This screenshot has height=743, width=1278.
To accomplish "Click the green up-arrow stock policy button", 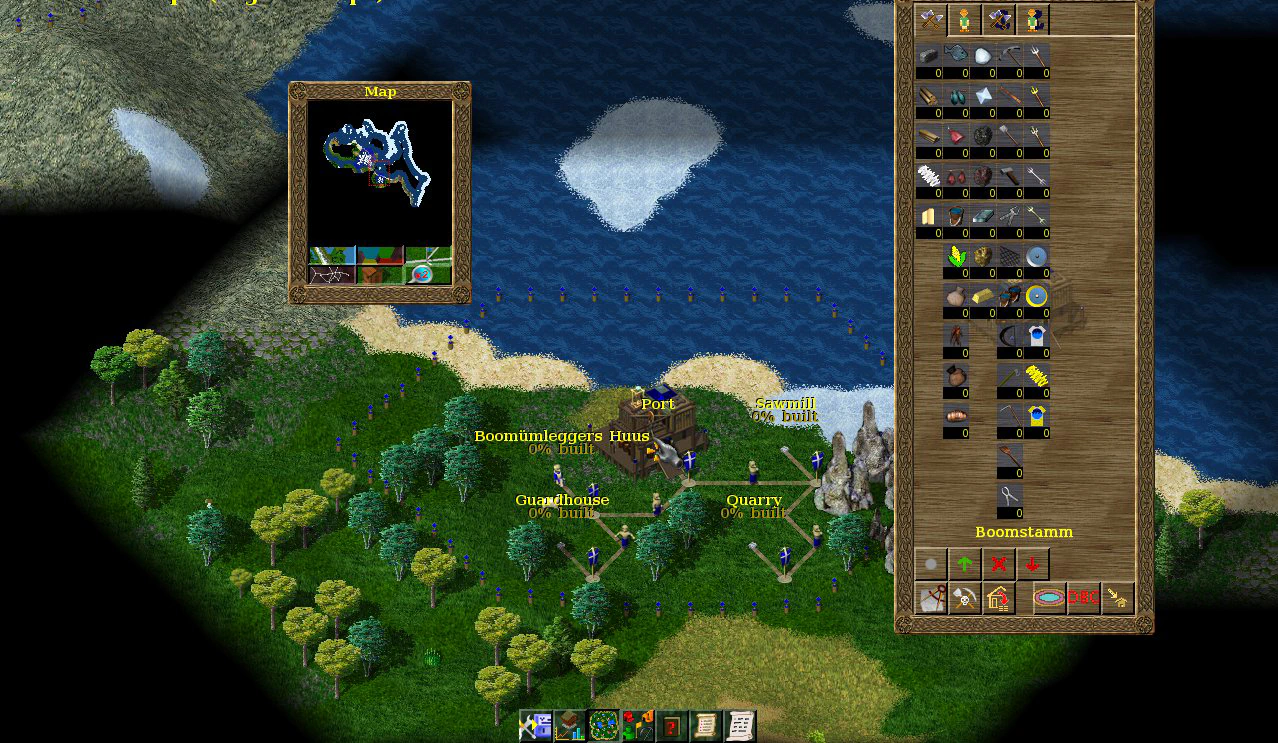I will pyautogui.click(x=965, y=565).
